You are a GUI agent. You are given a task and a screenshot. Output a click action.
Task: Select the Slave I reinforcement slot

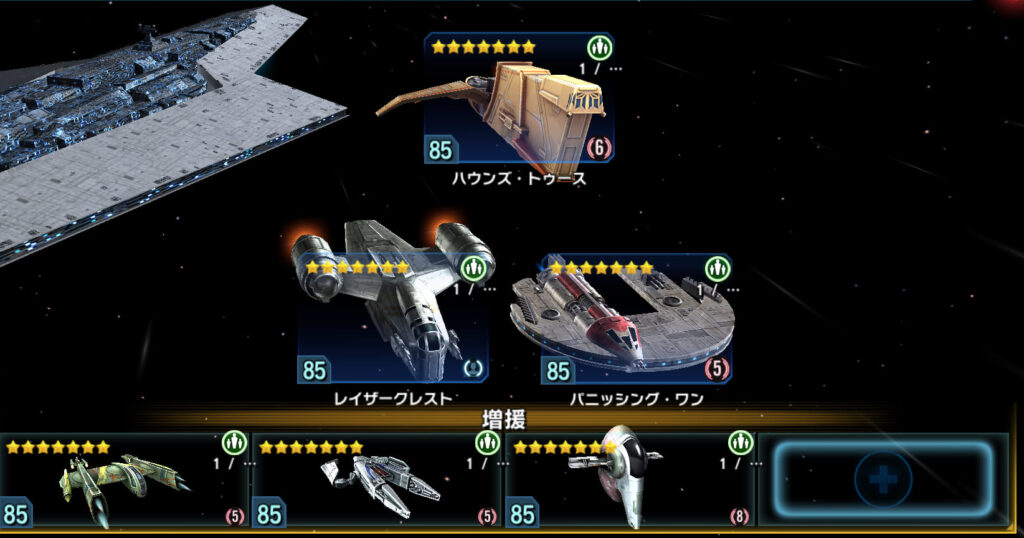[630, 482]
